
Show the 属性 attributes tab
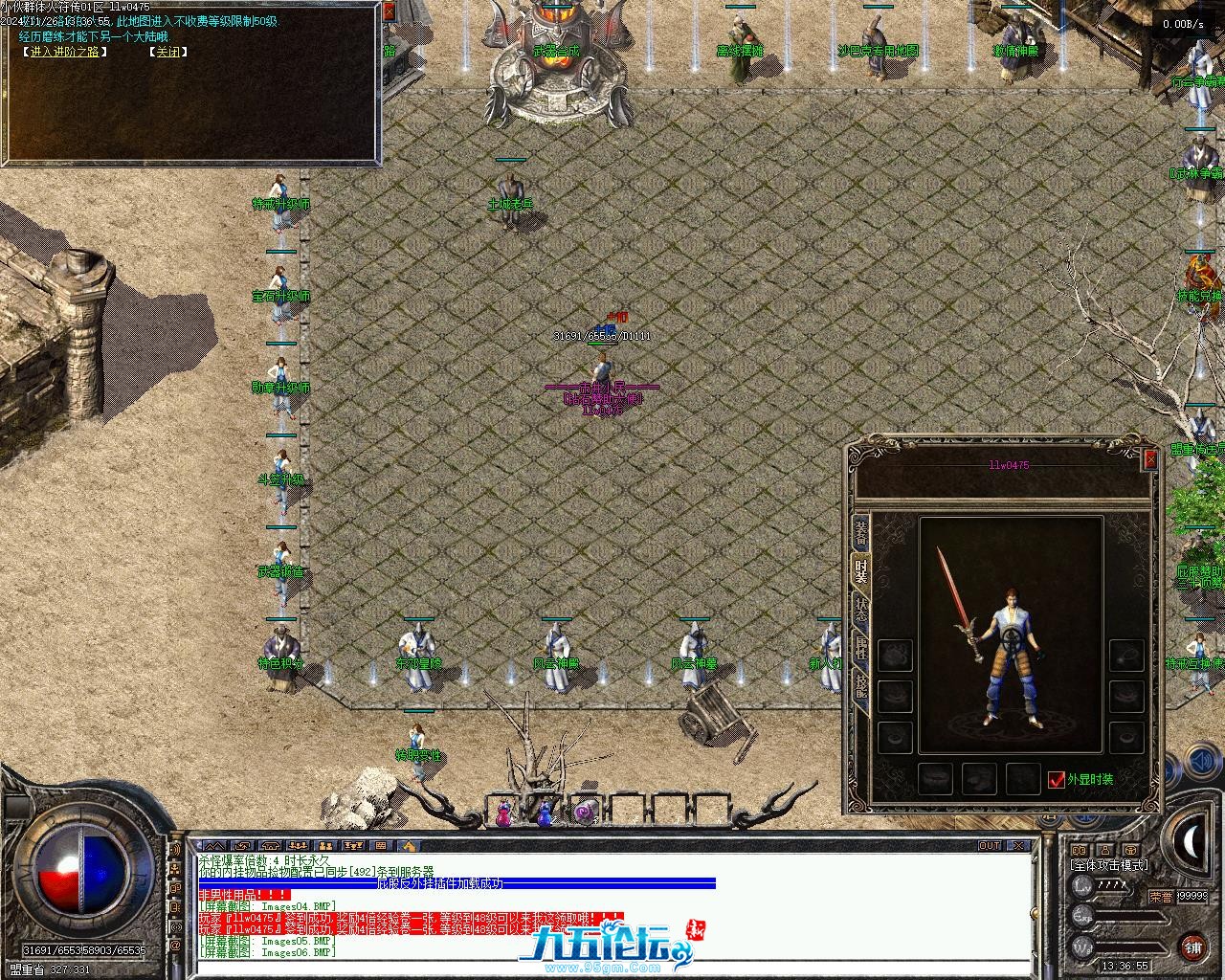tap(860, 647)
